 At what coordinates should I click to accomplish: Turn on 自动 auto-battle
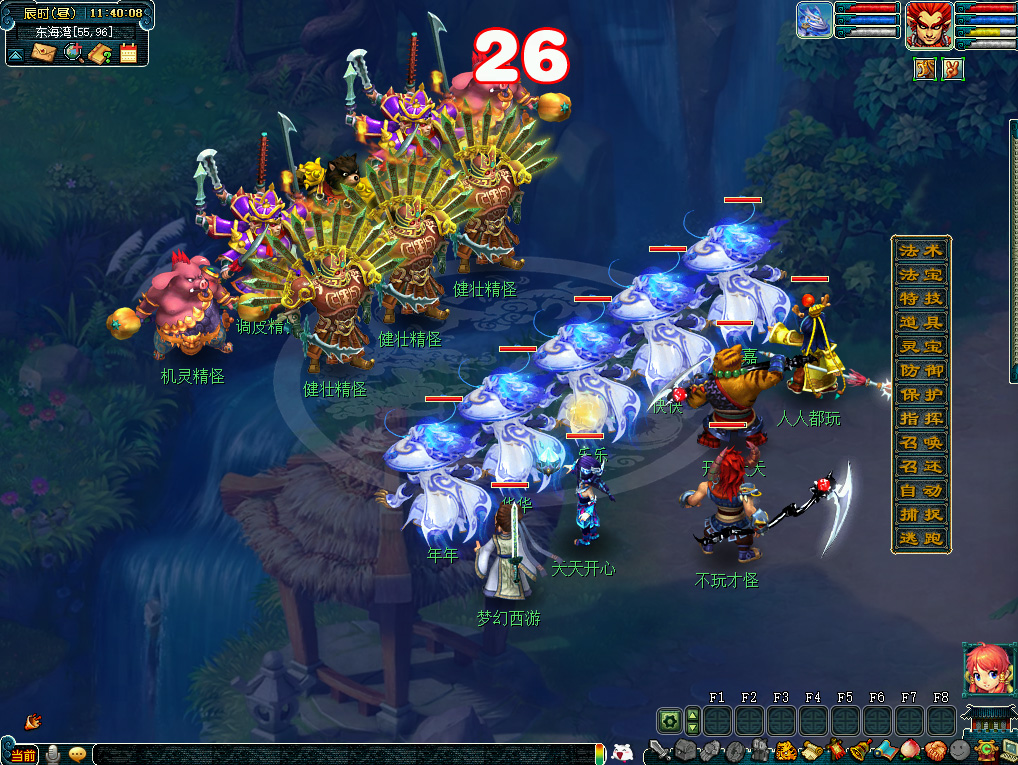(x=921, y=490)
